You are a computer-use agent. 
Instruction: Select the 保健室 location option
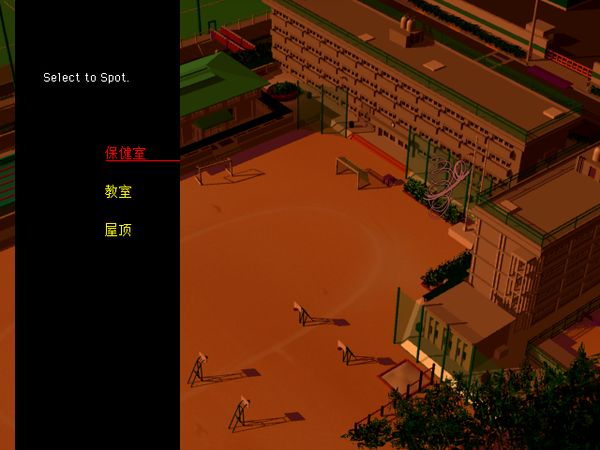tap(125, 154)
